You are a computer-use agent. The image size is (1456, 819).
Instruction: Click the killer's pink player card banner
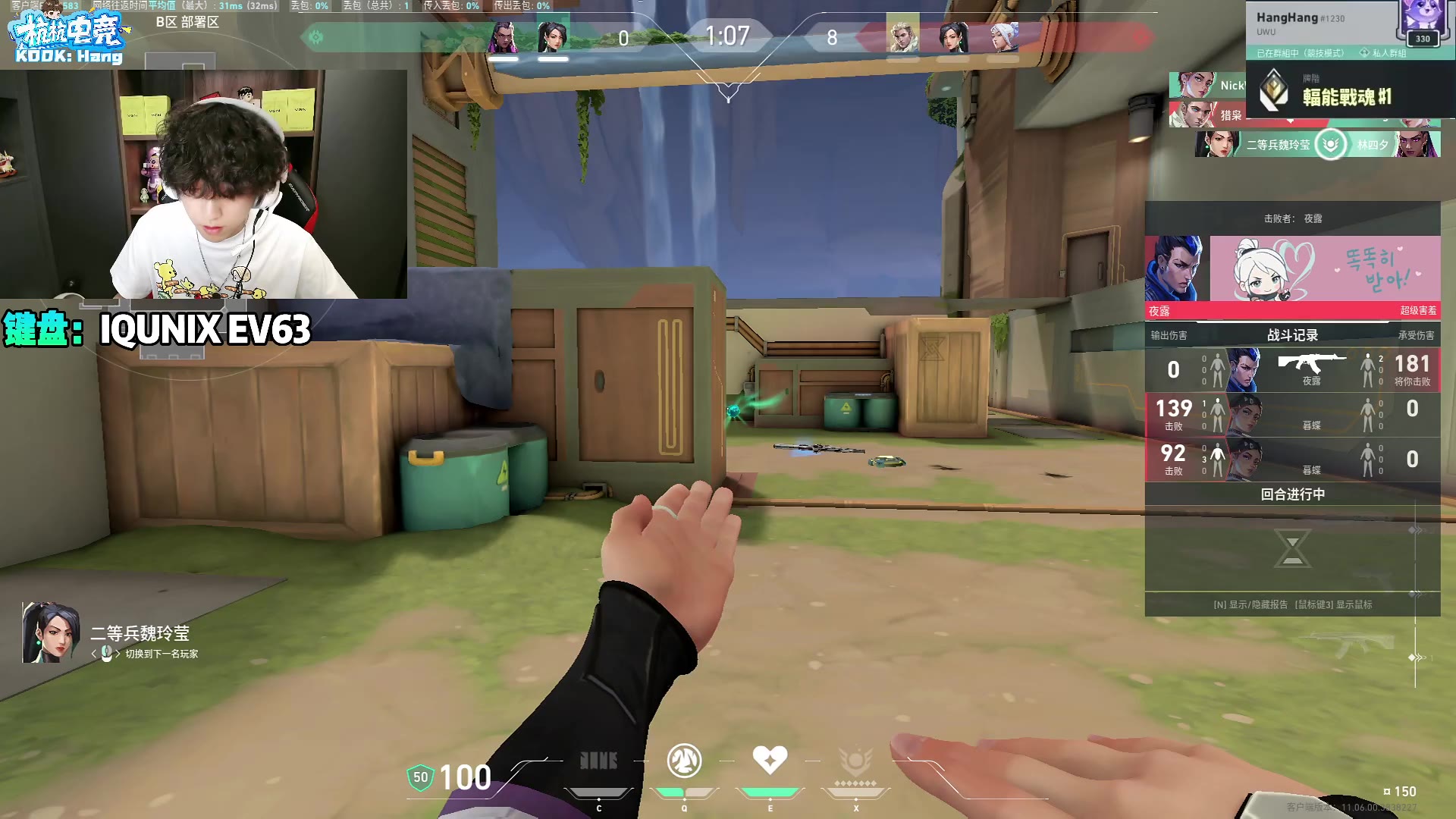click(1324, 268)
